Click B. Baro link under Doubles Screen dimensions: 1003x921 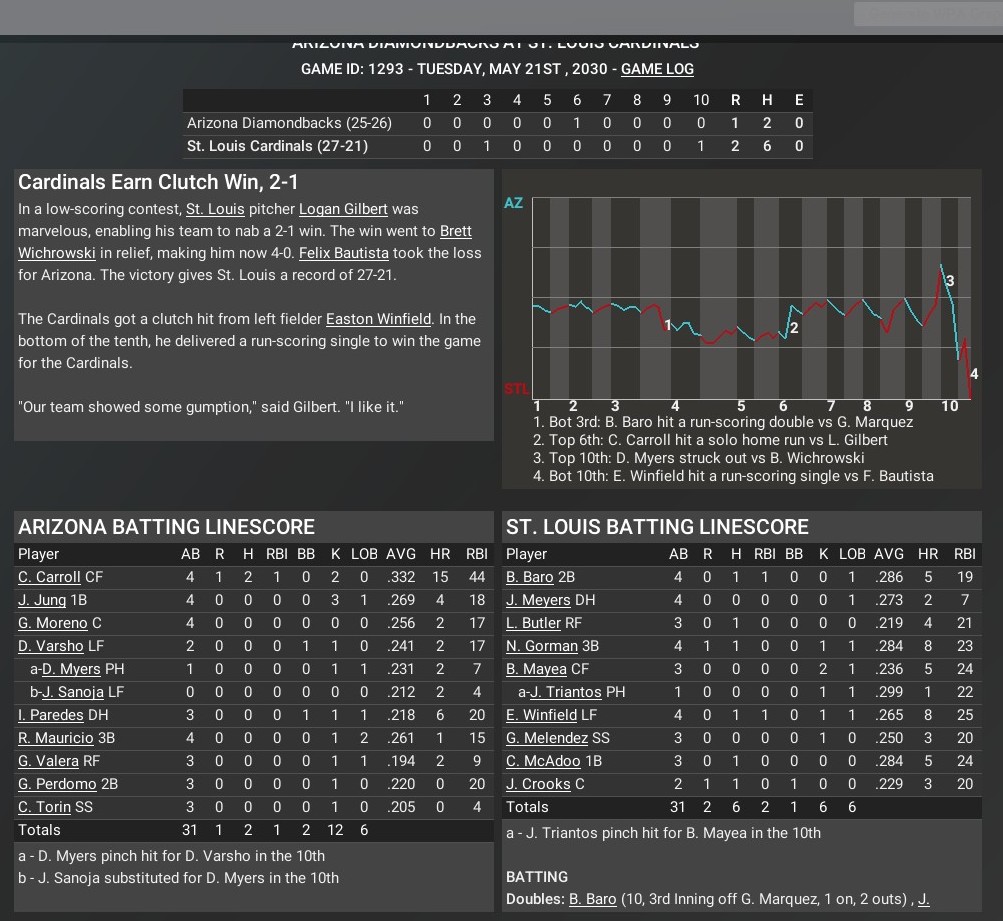593,899
